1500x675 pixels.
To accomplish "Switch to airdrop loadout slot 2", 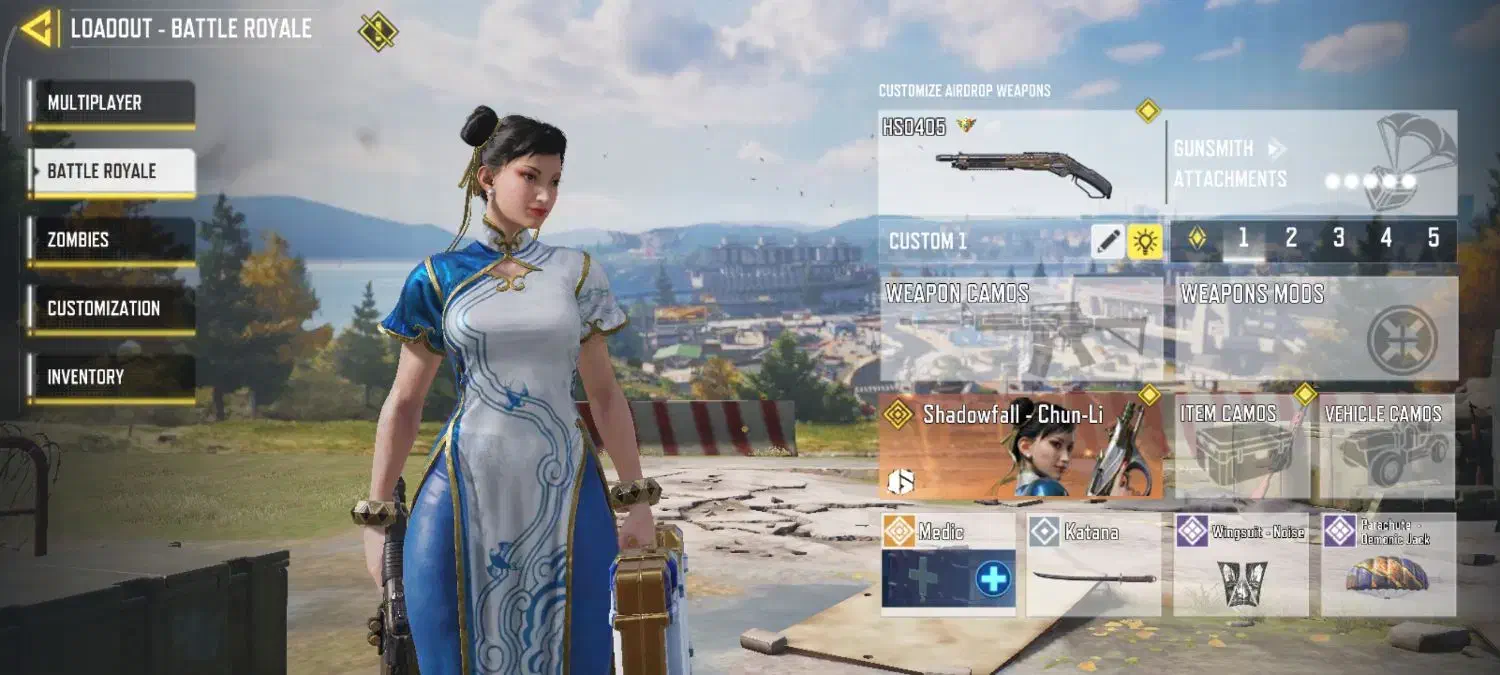I will pos(1291,239).
